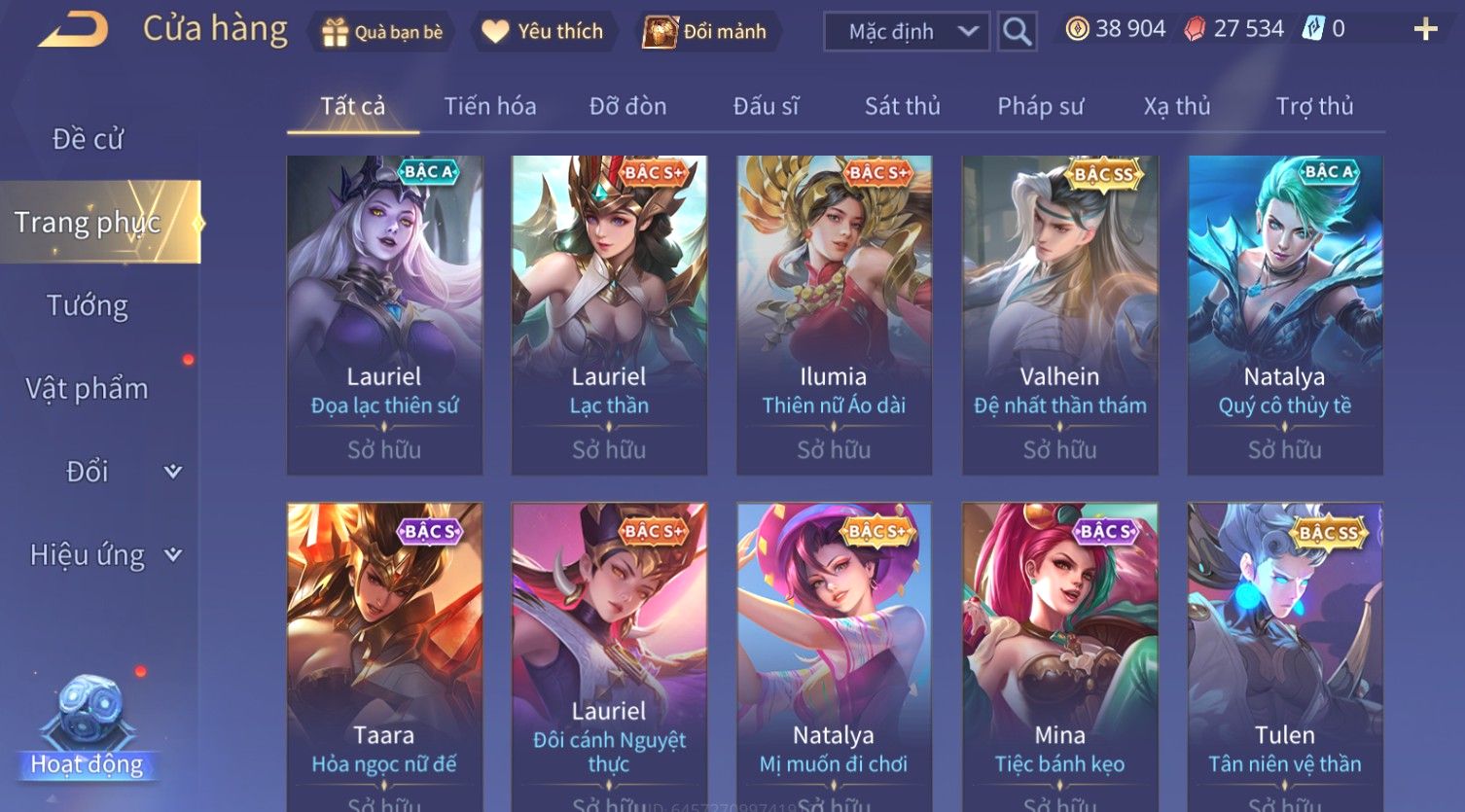Open Đổi mảnh shard exchange
The width and height of the screenshot is (1465, 812).
(x=704, y=32)
